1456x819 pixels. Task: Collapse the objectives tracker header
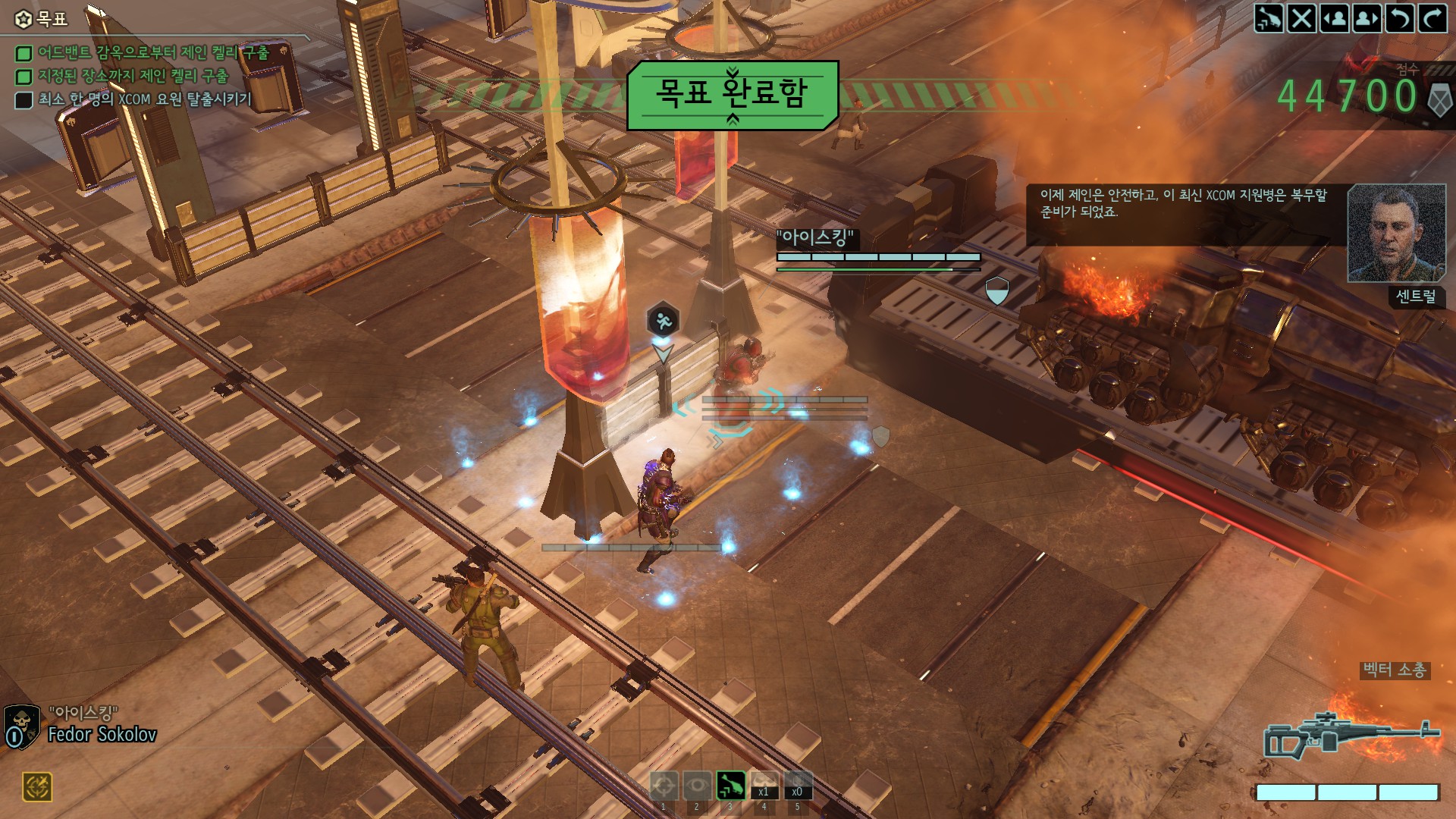point(42,18)
